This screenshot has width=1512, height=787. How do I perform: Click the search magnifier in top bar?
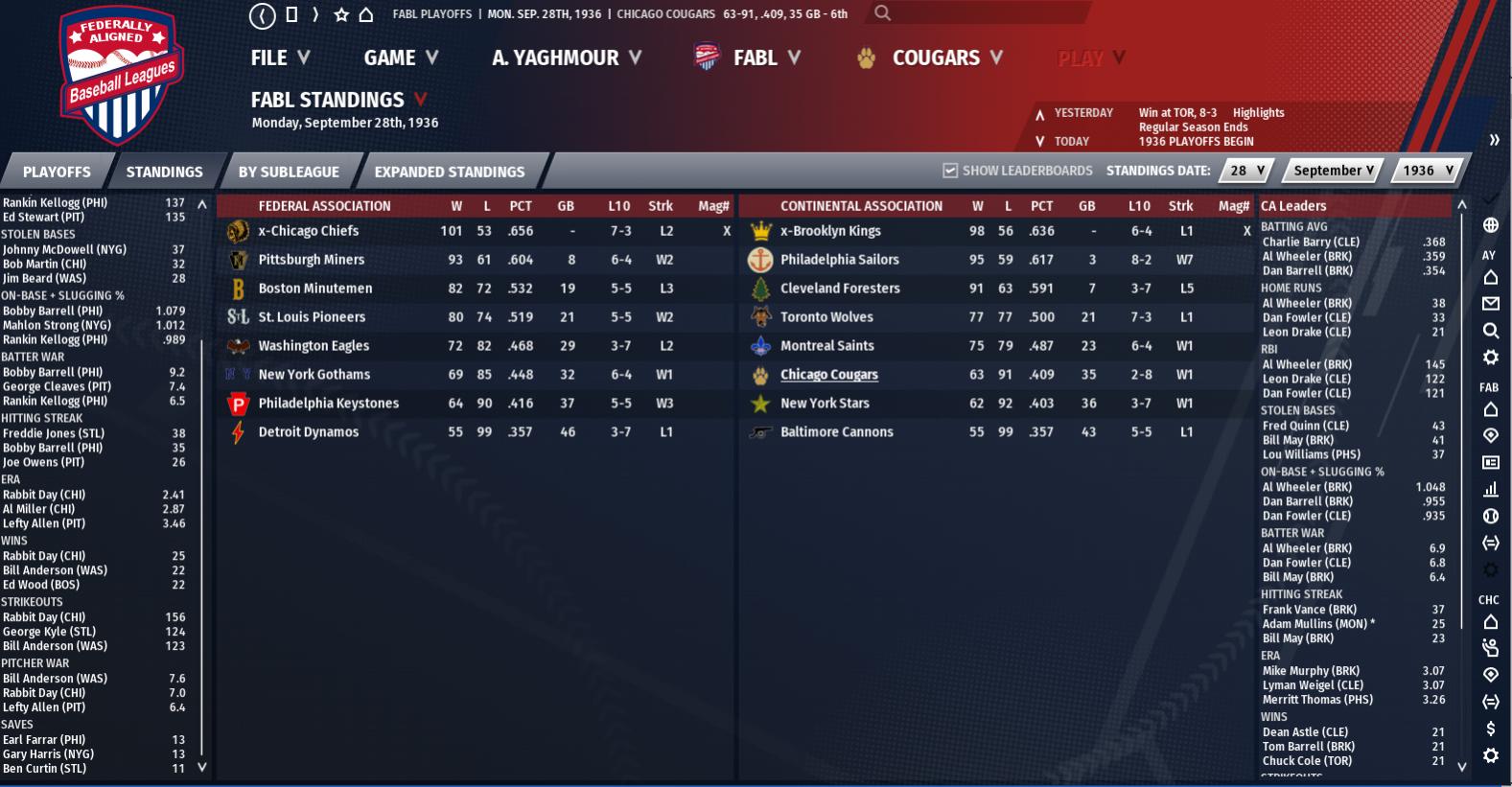[883, 13]
